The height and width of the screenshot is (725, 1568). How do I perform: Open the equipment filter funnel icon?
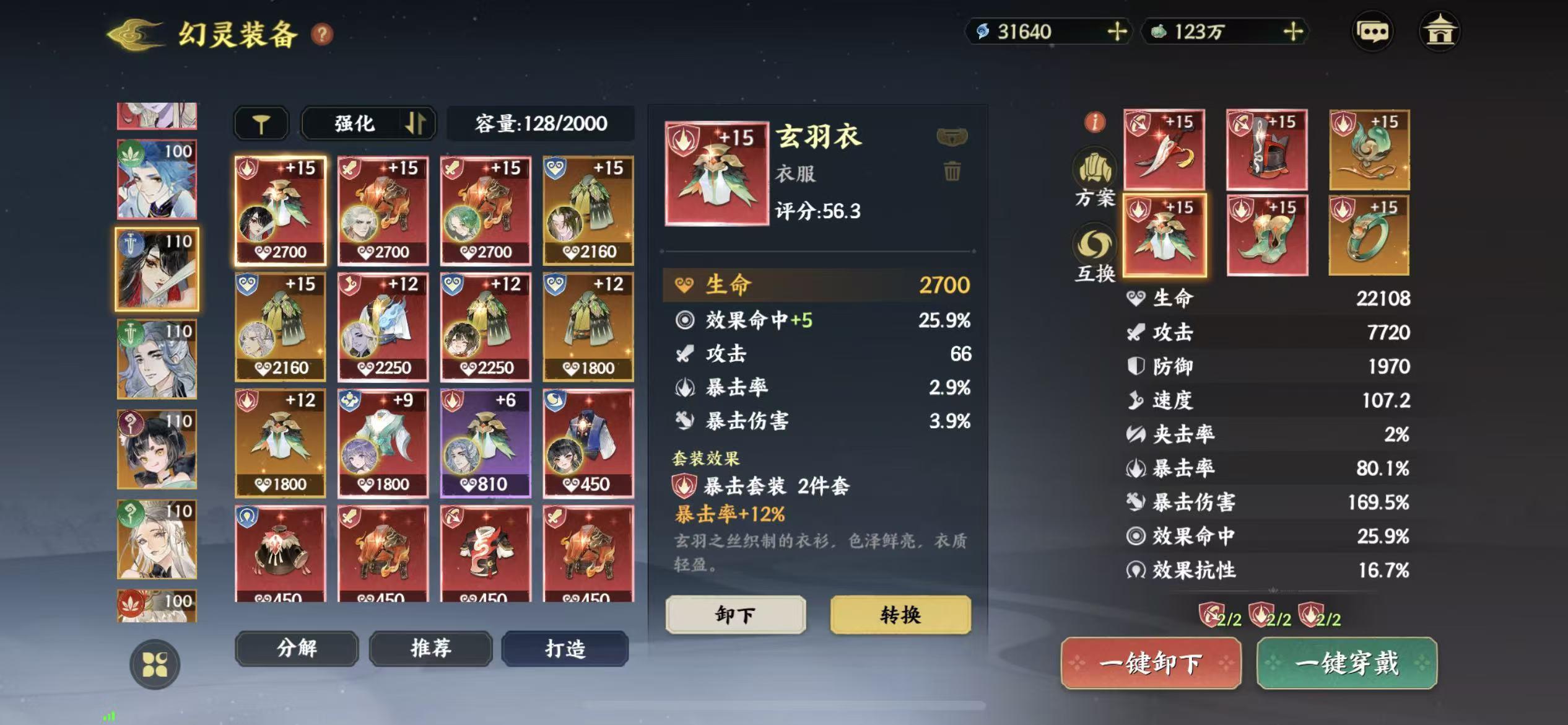coord(261,123)
